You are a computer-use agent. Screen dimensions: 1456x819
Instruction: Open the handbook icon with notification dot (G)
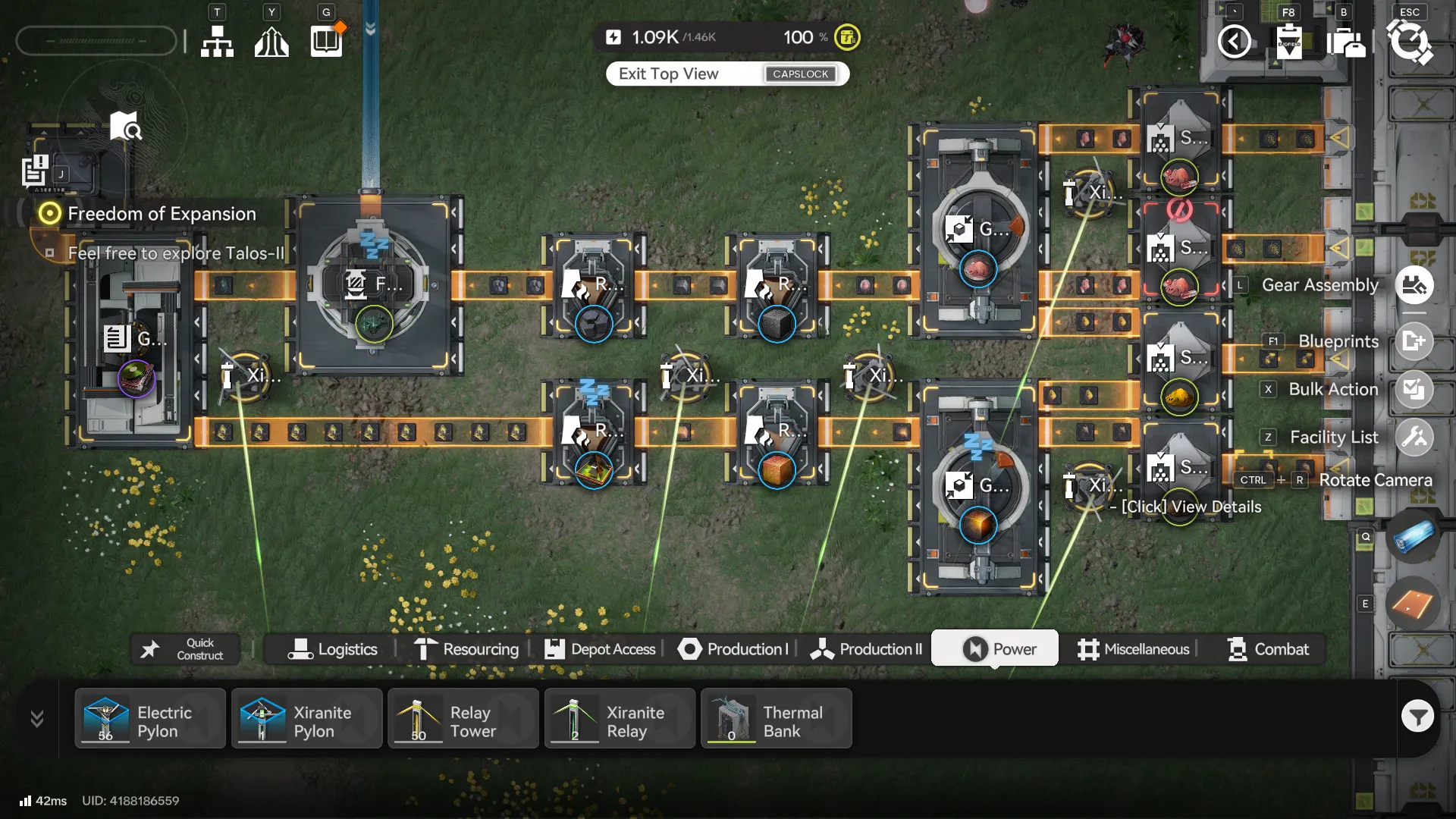pos(325,42)
